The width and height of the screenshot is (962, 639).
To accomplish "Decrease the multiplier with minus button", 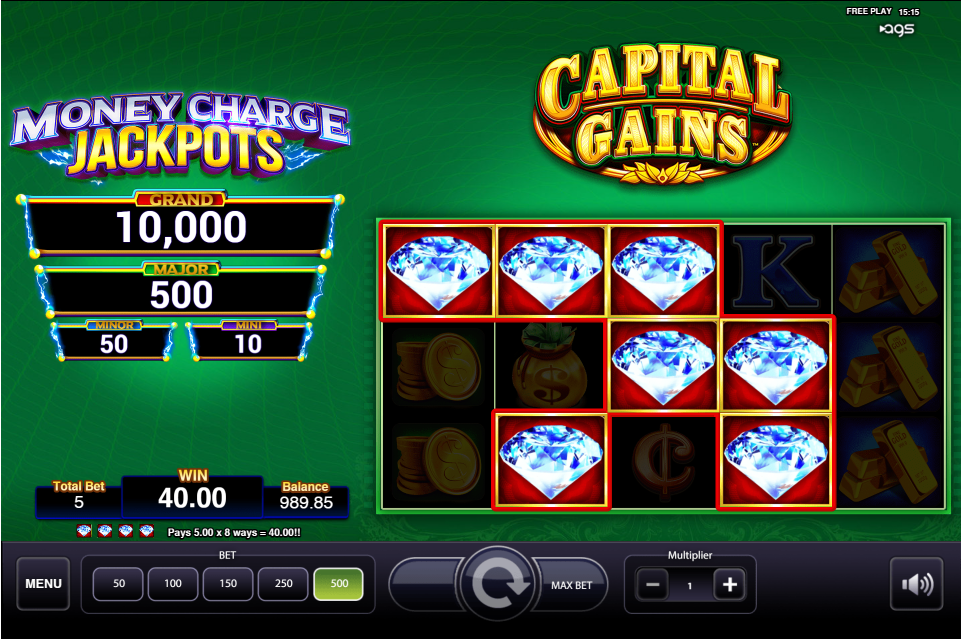I will click(x=650, y=585).
